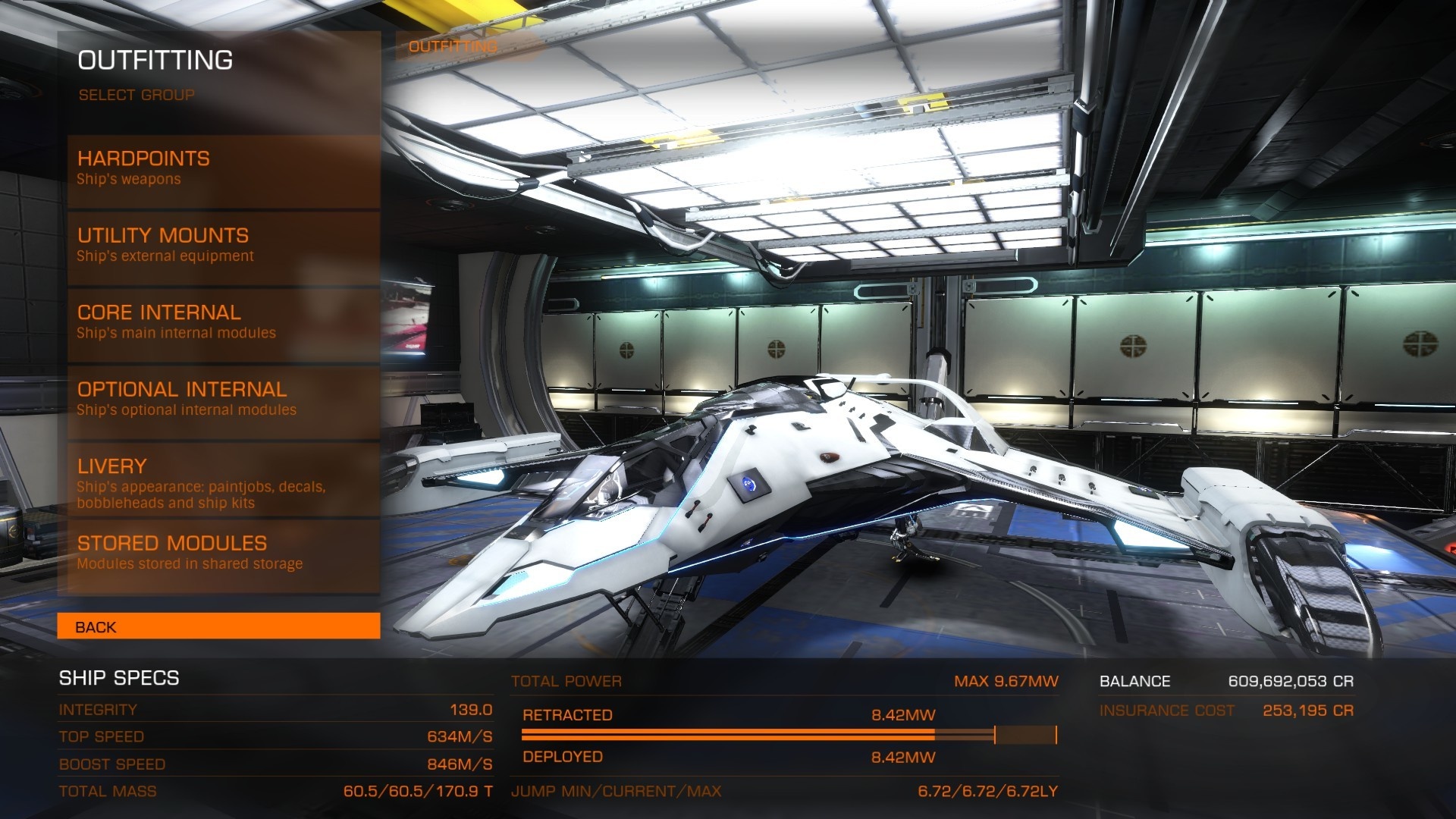Select Utility Mounts external equipment
This screenshot has height=819, width=1456.
point(223,246)
